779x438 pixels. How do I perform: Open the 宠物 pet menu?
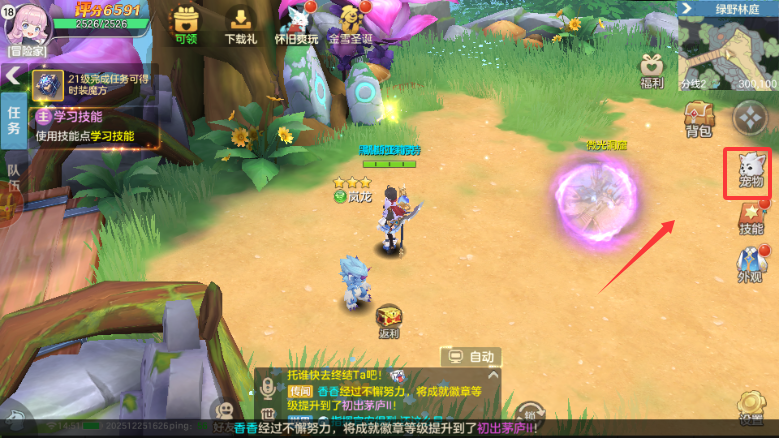coord(749,170)
